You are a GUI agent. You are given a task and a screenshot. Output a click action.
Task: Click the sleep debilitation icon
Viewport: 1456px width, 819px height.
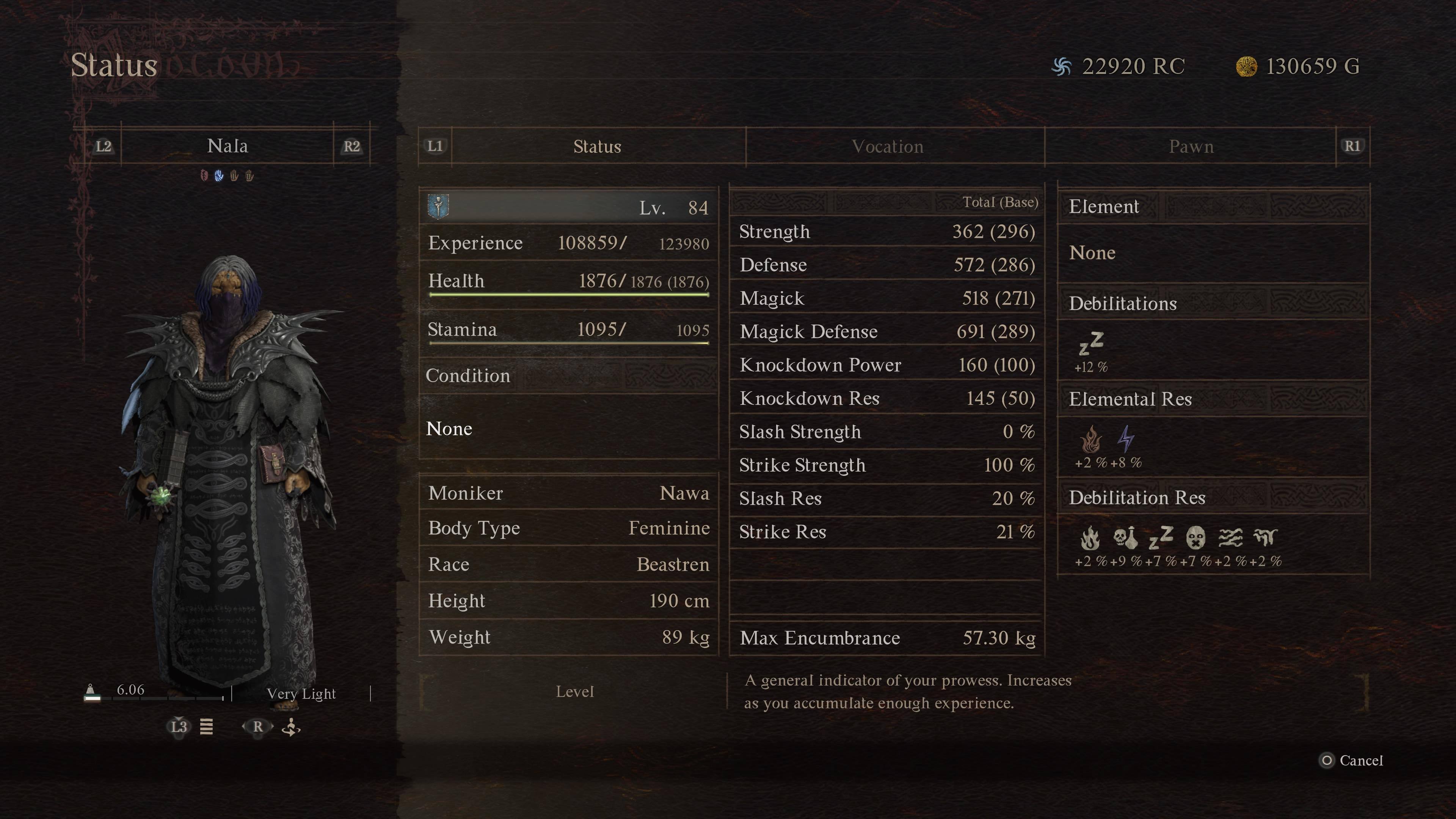click(1091, 344)
